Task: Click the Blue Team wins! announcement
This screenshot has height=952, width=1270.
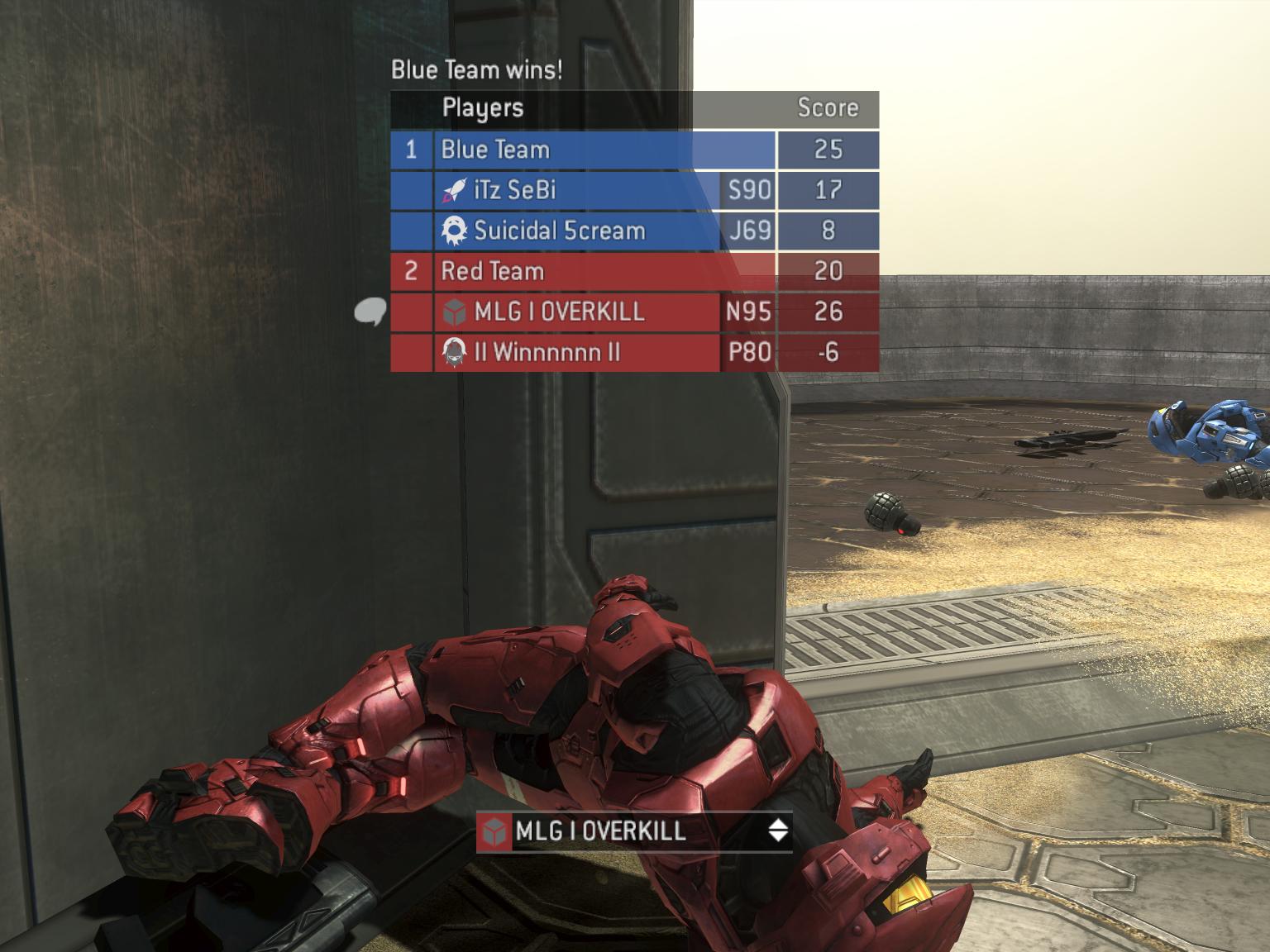Action: (x=476, y=71)
